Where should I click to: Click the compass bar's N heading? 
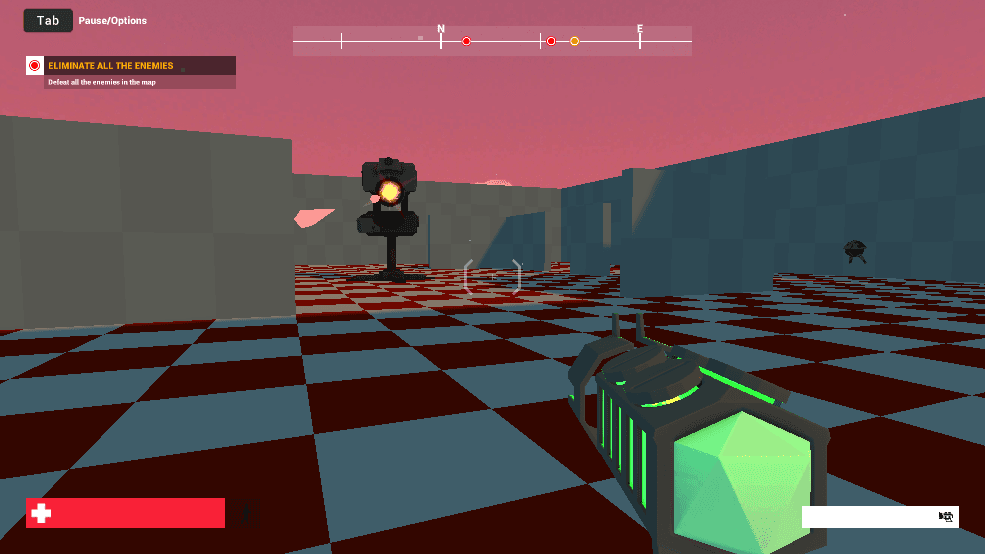pyautogui.click(x=441, y=30)
